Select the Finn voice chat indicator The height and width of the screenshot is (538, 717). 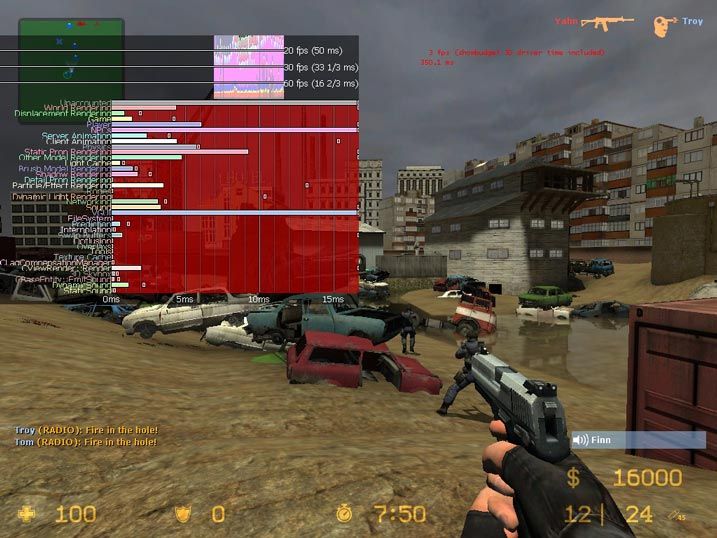638,439
